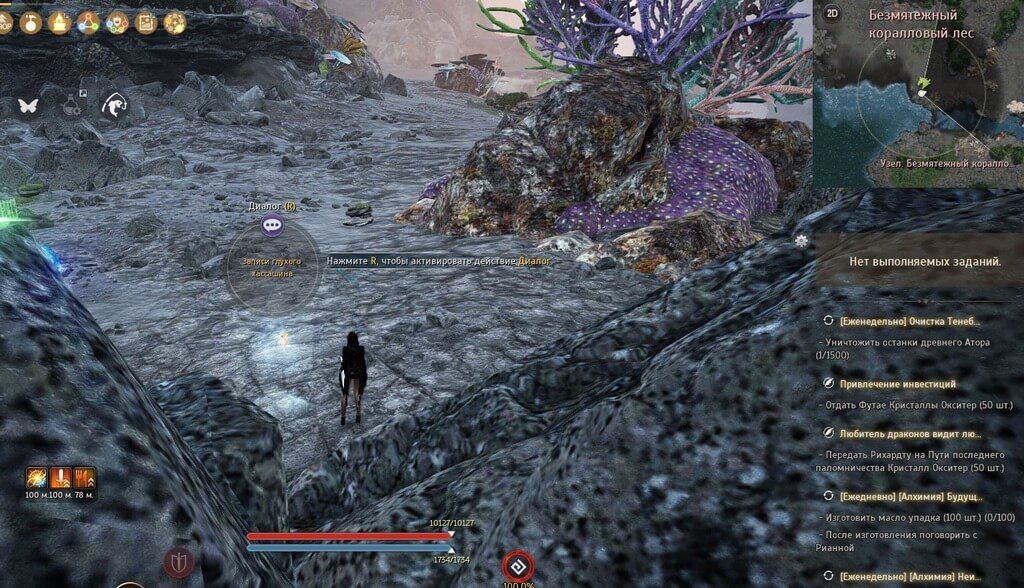This screenshot has height=588, width=1024.
Task: Click the golden sparkles icon in top bar
Action: click(x=175, y=22)
